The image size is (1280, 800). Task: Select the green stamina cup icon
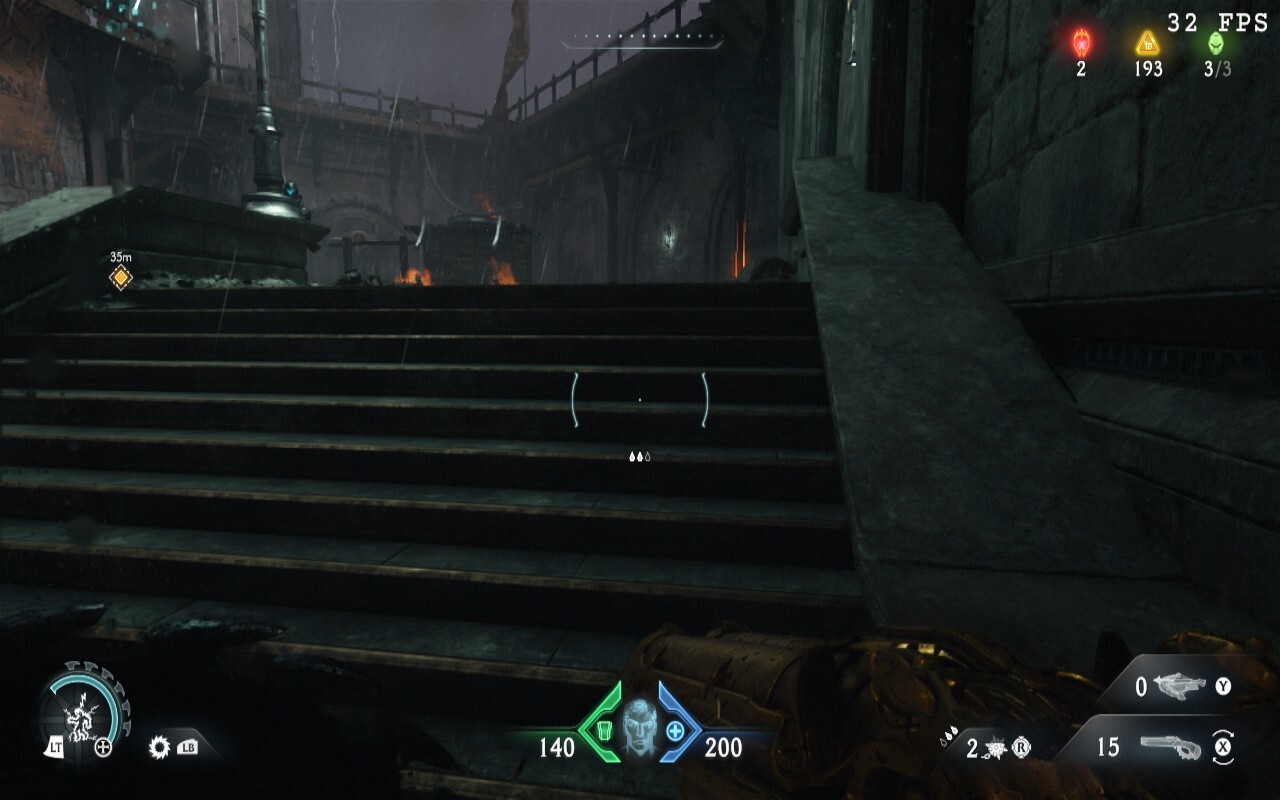(x=602, y=731)
